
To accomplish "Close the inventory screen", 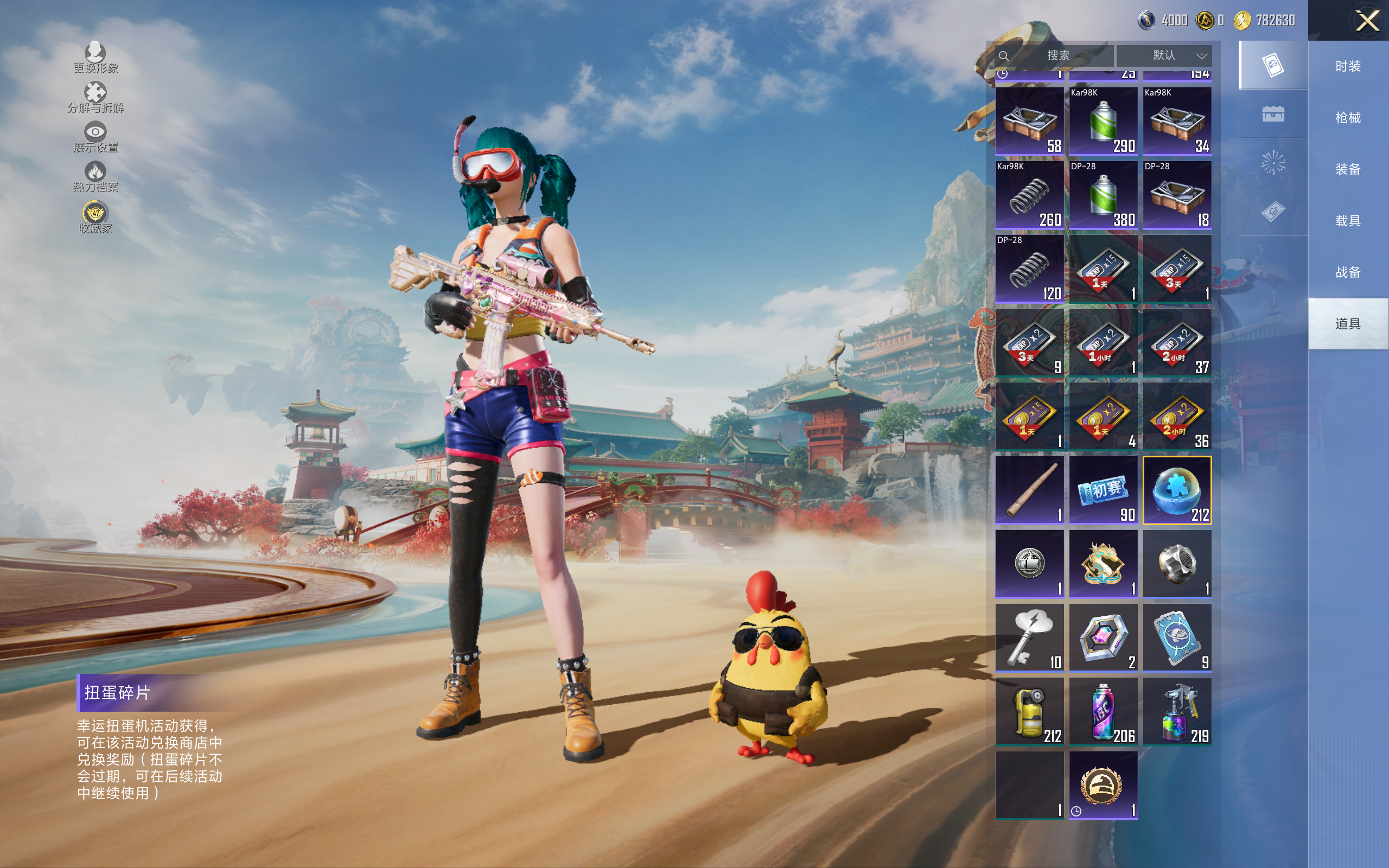I will pyautogui.click(x=1367, y=21).
